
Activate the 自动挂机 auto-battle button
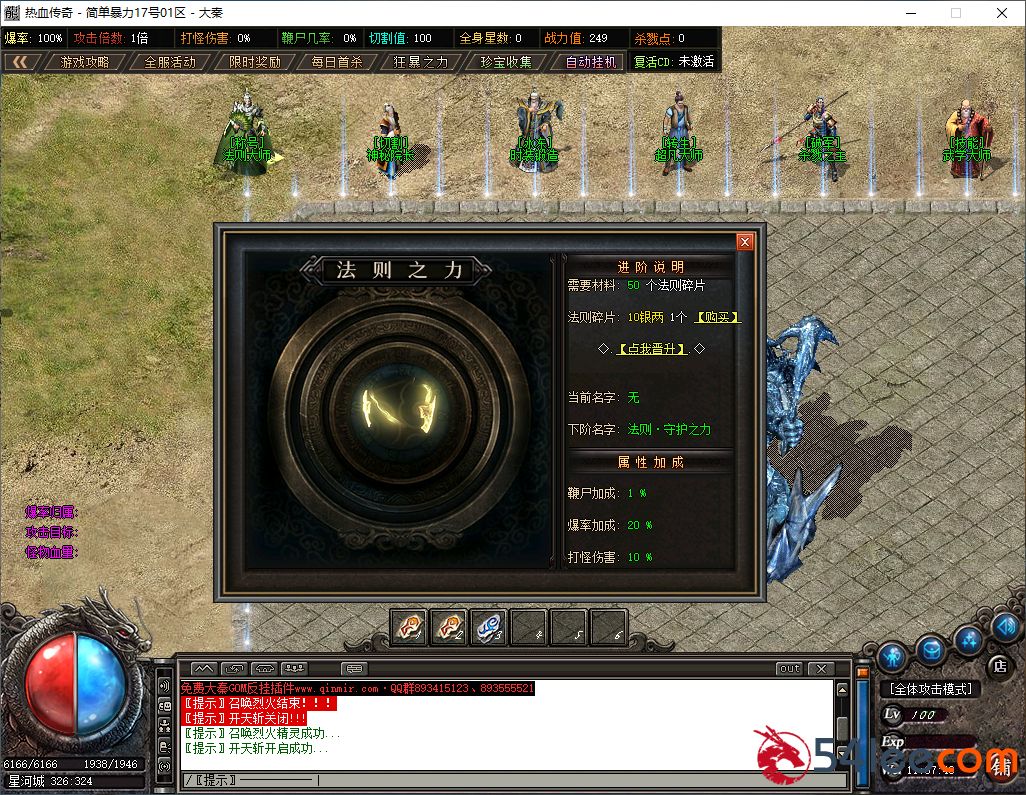pyautogui.click(x=591, y=62)
